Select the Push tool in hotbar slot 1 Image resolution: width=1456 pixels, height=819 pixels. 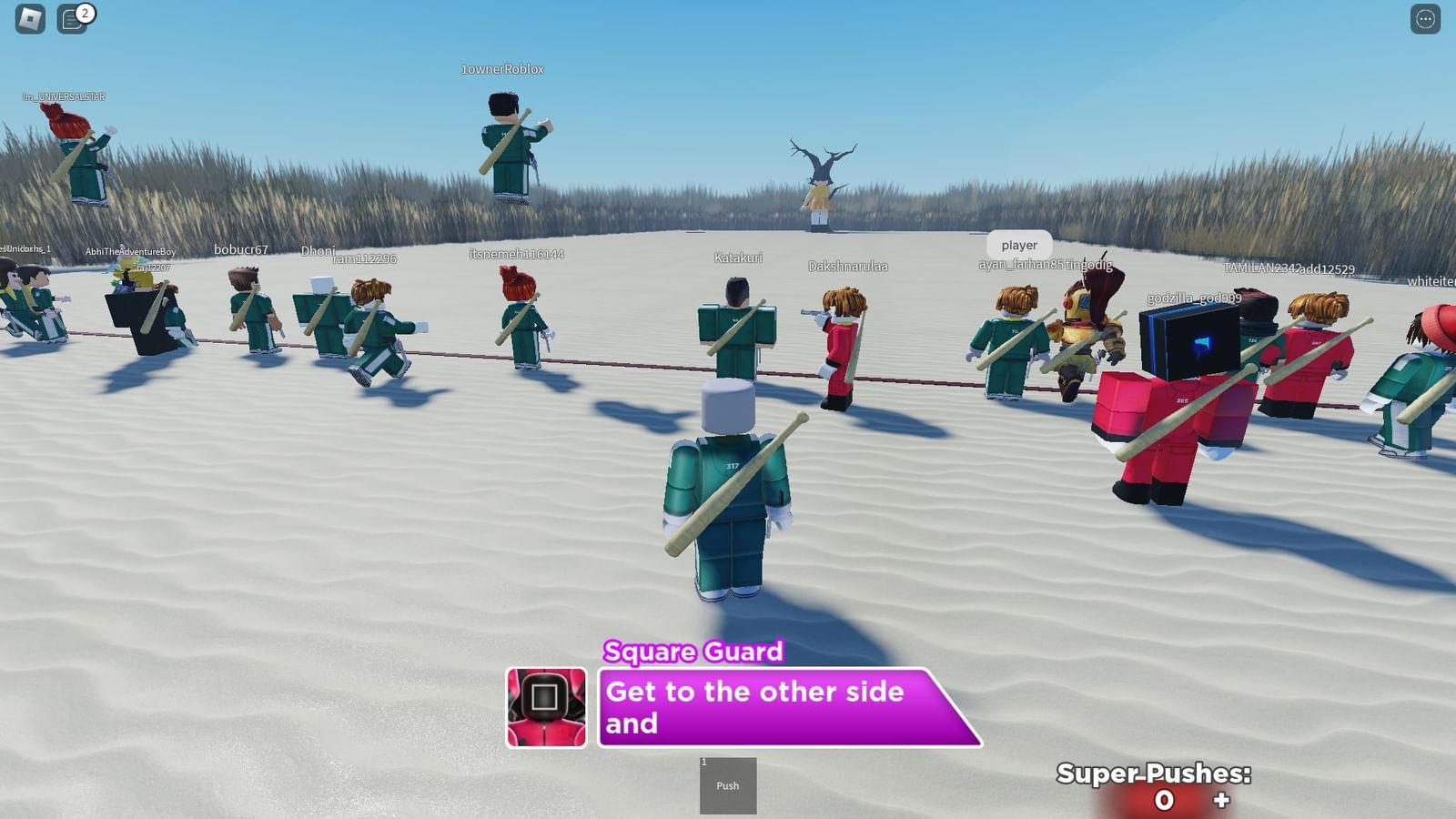726,786
